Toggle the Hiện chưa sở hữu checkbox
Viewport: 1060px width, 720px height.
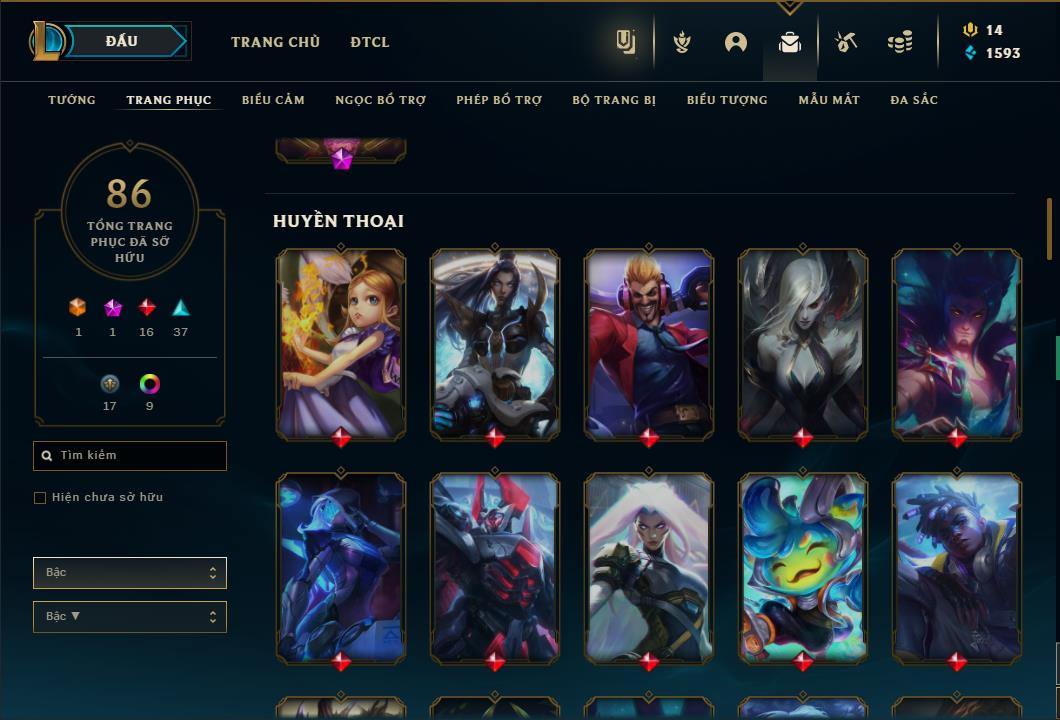coord(40,498)
